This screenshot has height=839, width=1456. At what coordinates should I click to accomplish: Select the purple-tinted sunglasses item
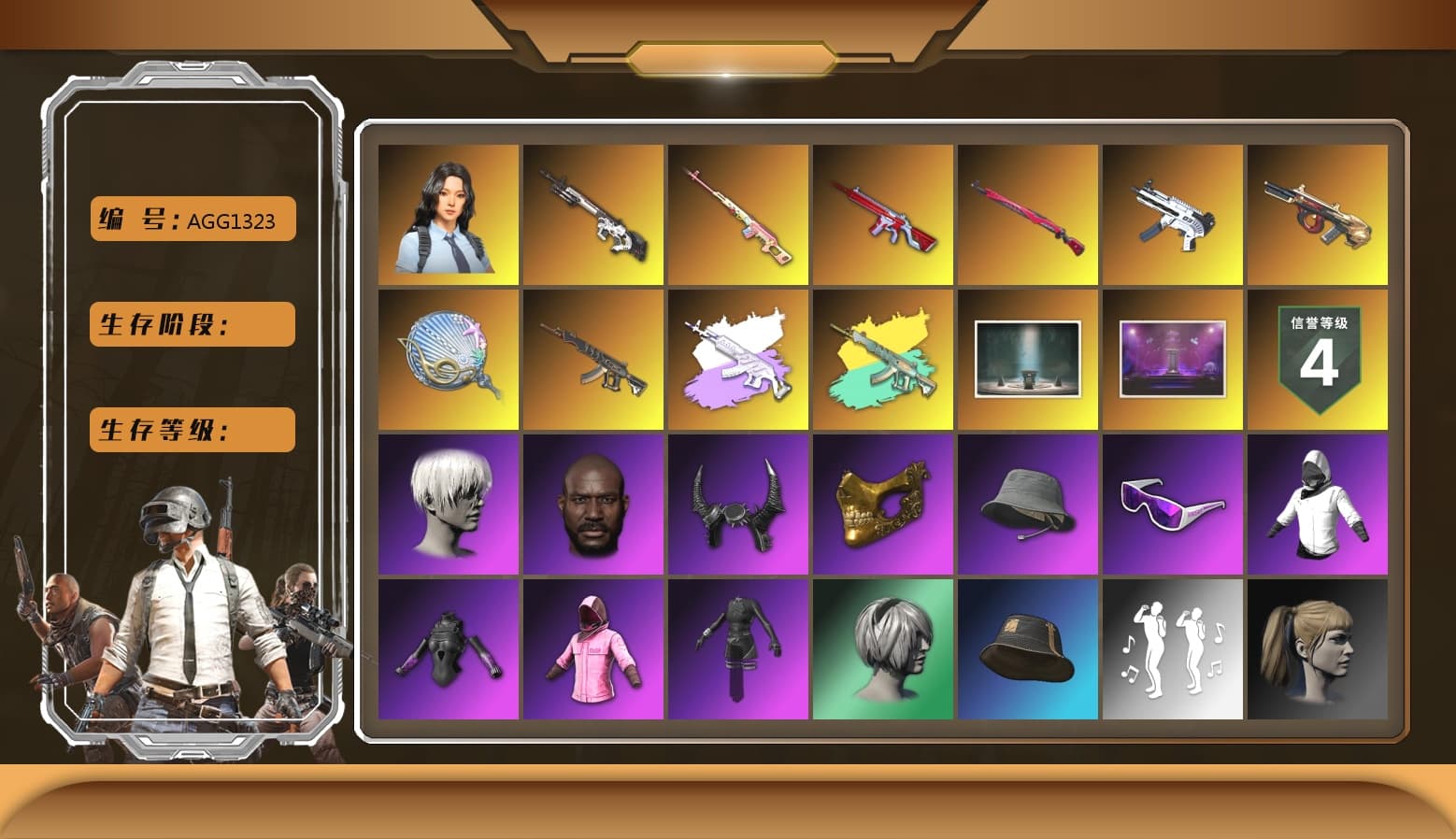point(1173,505)
